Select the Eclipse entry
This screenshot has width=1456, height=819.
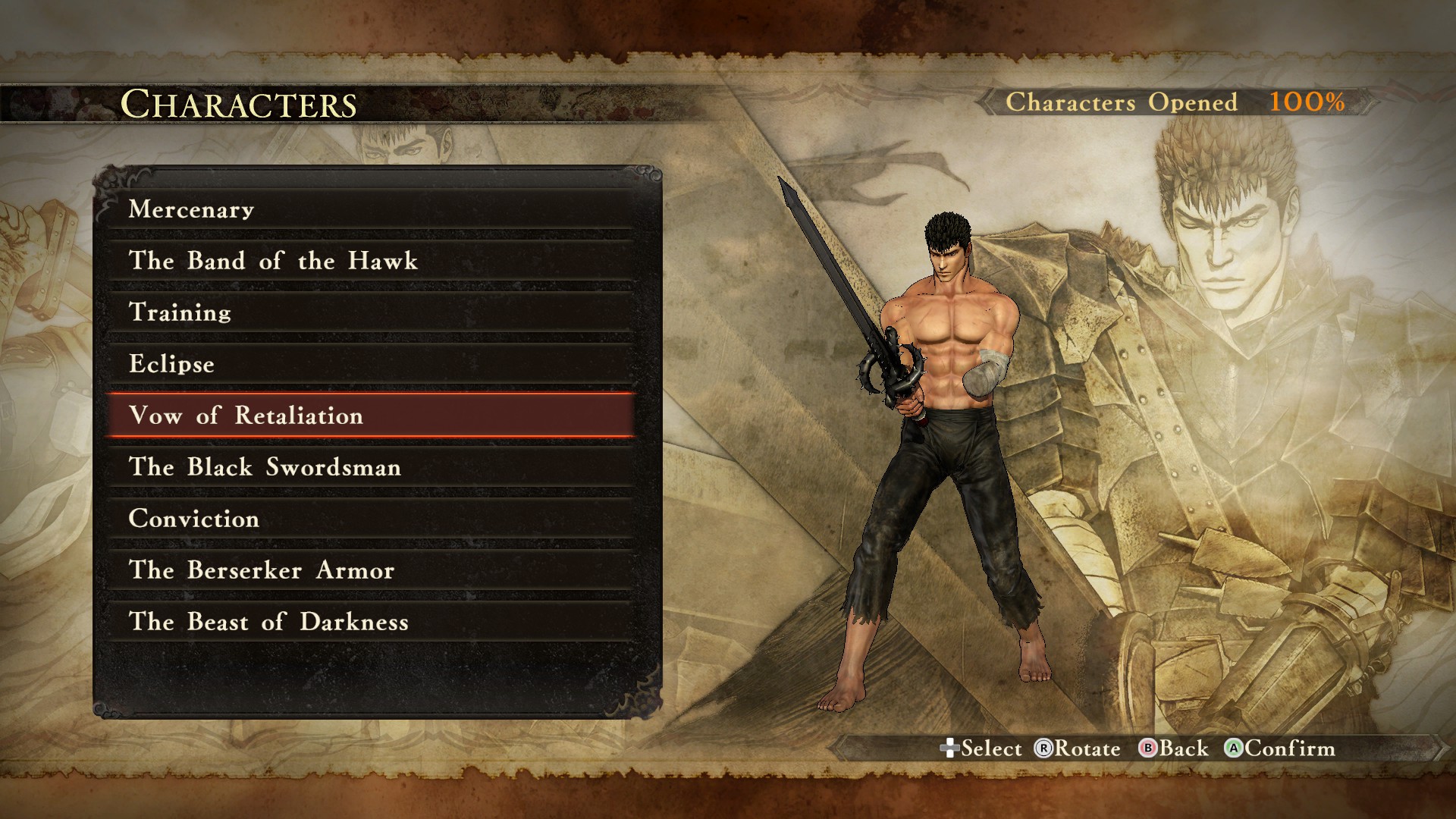click(370, 364)
